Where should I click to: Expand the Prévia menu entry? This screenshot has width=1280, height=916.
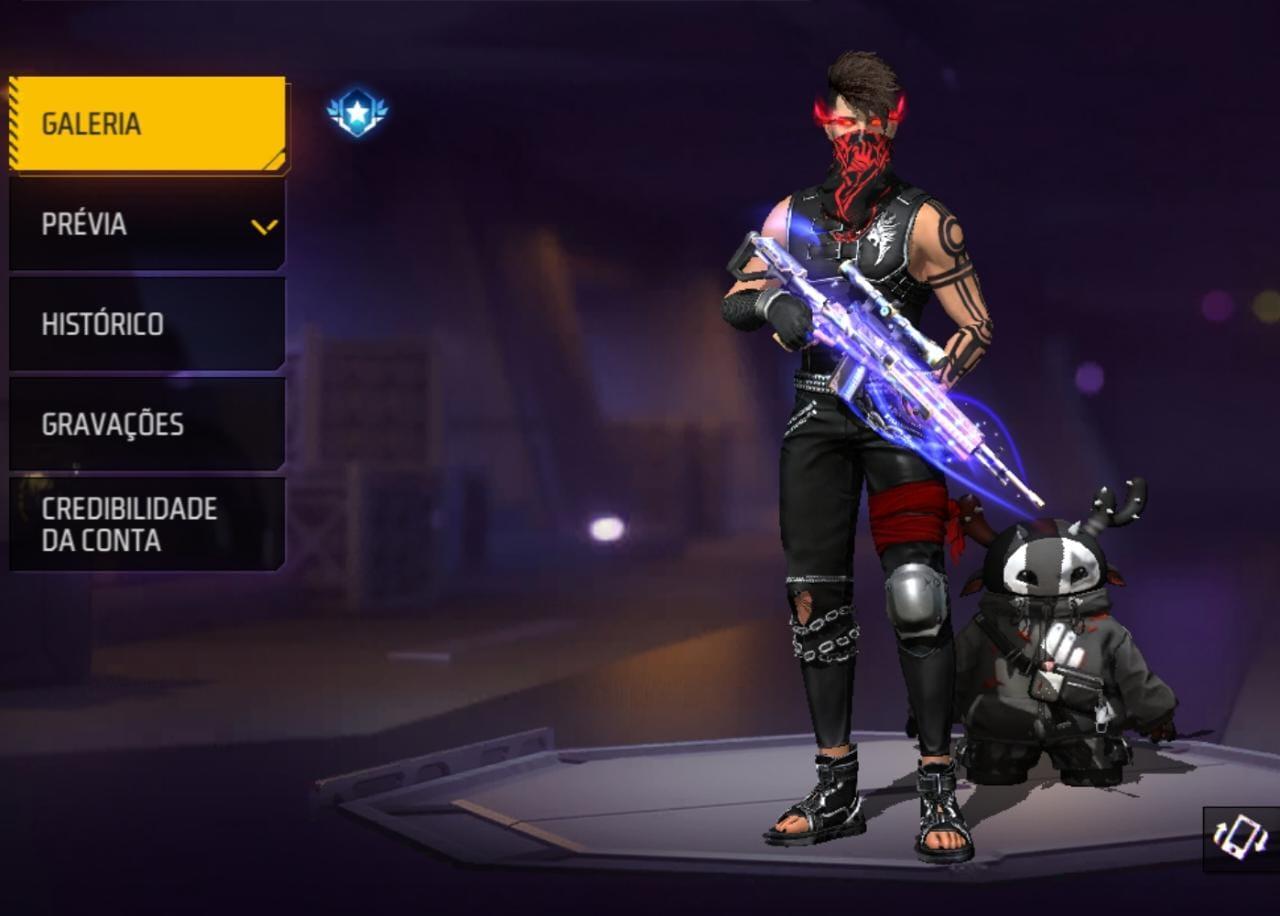(x=147, y=224)
